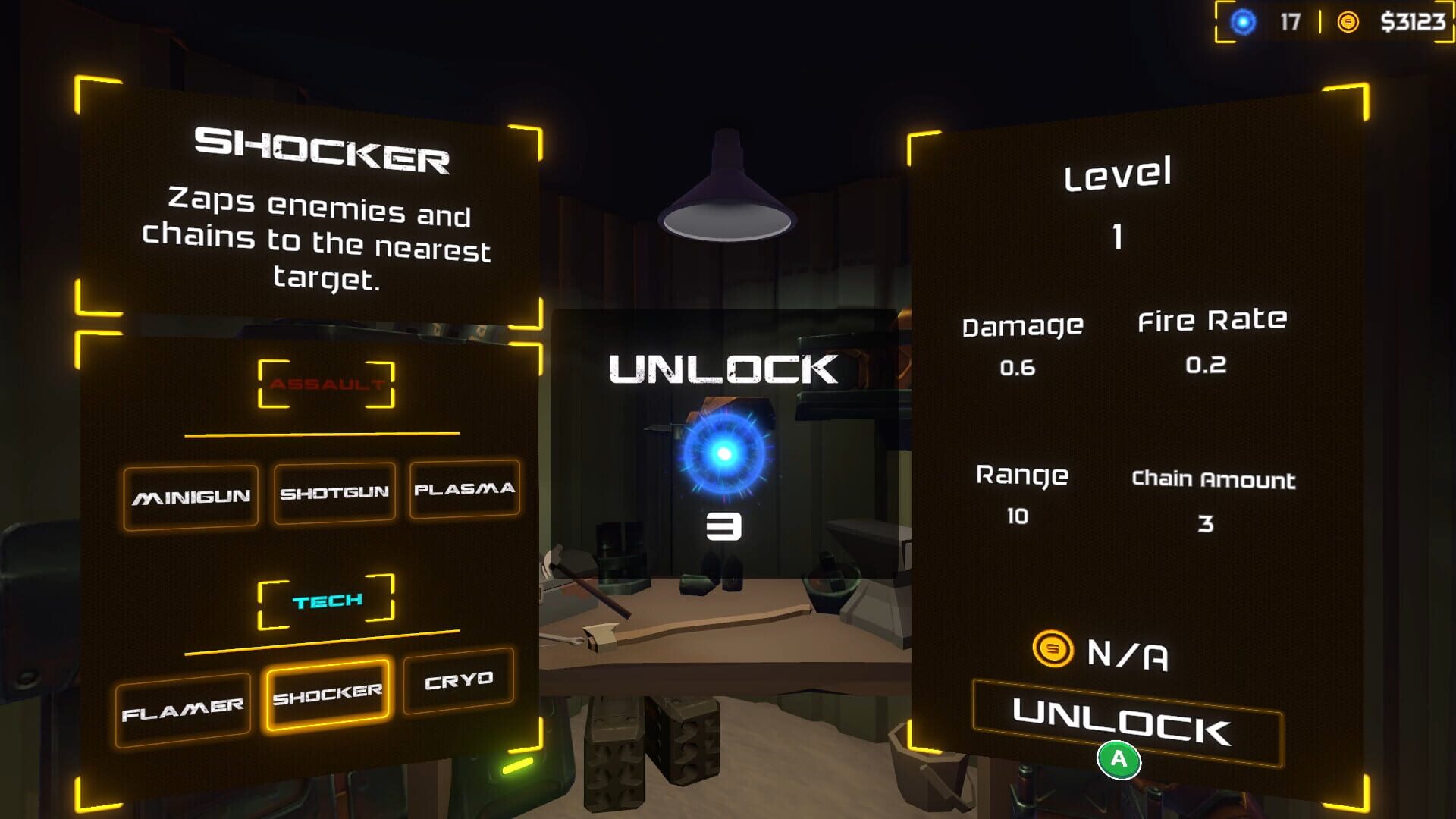
Task: Open the PLASMA weapon details
Action: coord(465,490)
